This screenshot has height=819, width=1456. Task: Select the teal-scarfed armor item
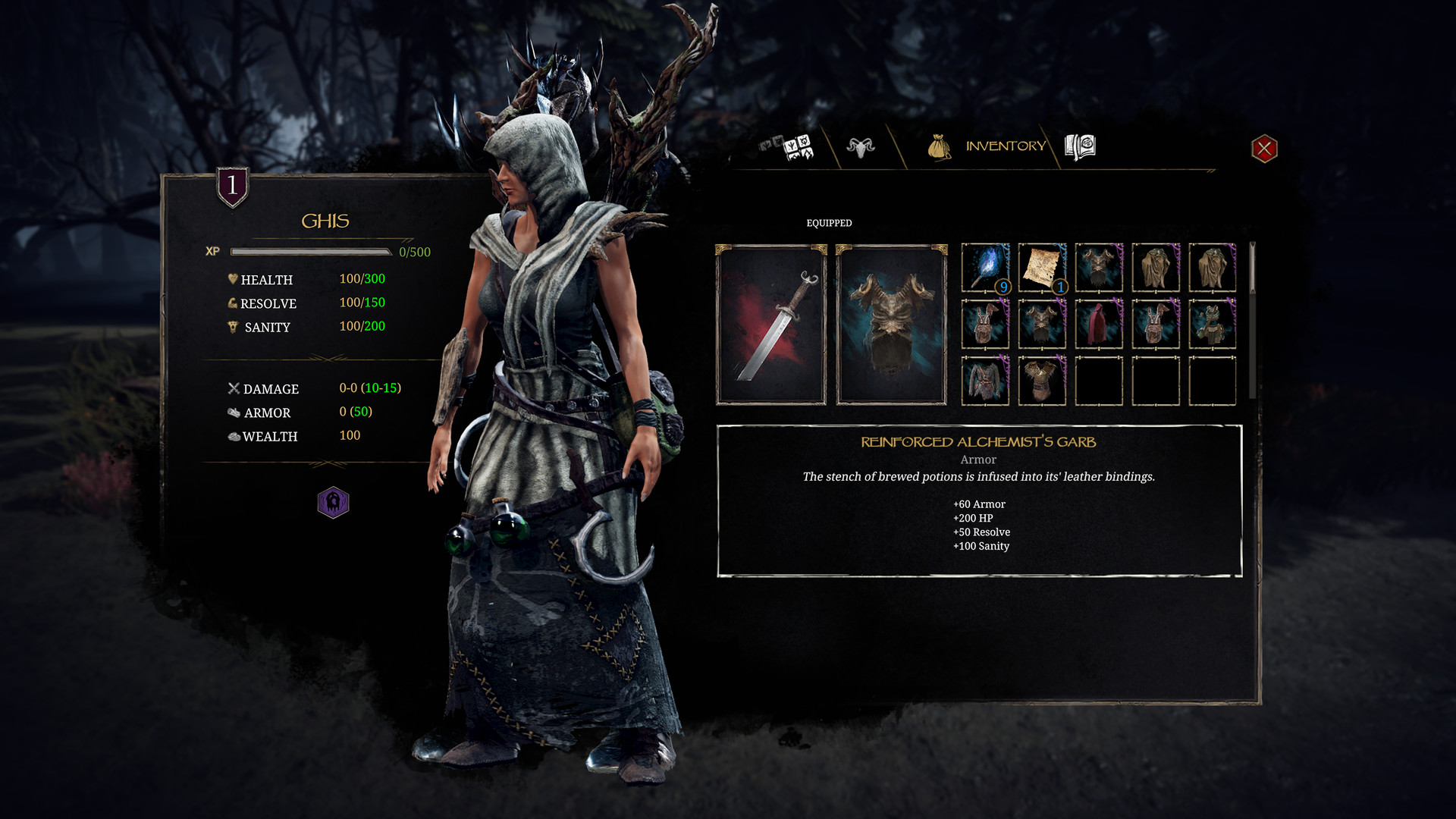coord(1212,324)
